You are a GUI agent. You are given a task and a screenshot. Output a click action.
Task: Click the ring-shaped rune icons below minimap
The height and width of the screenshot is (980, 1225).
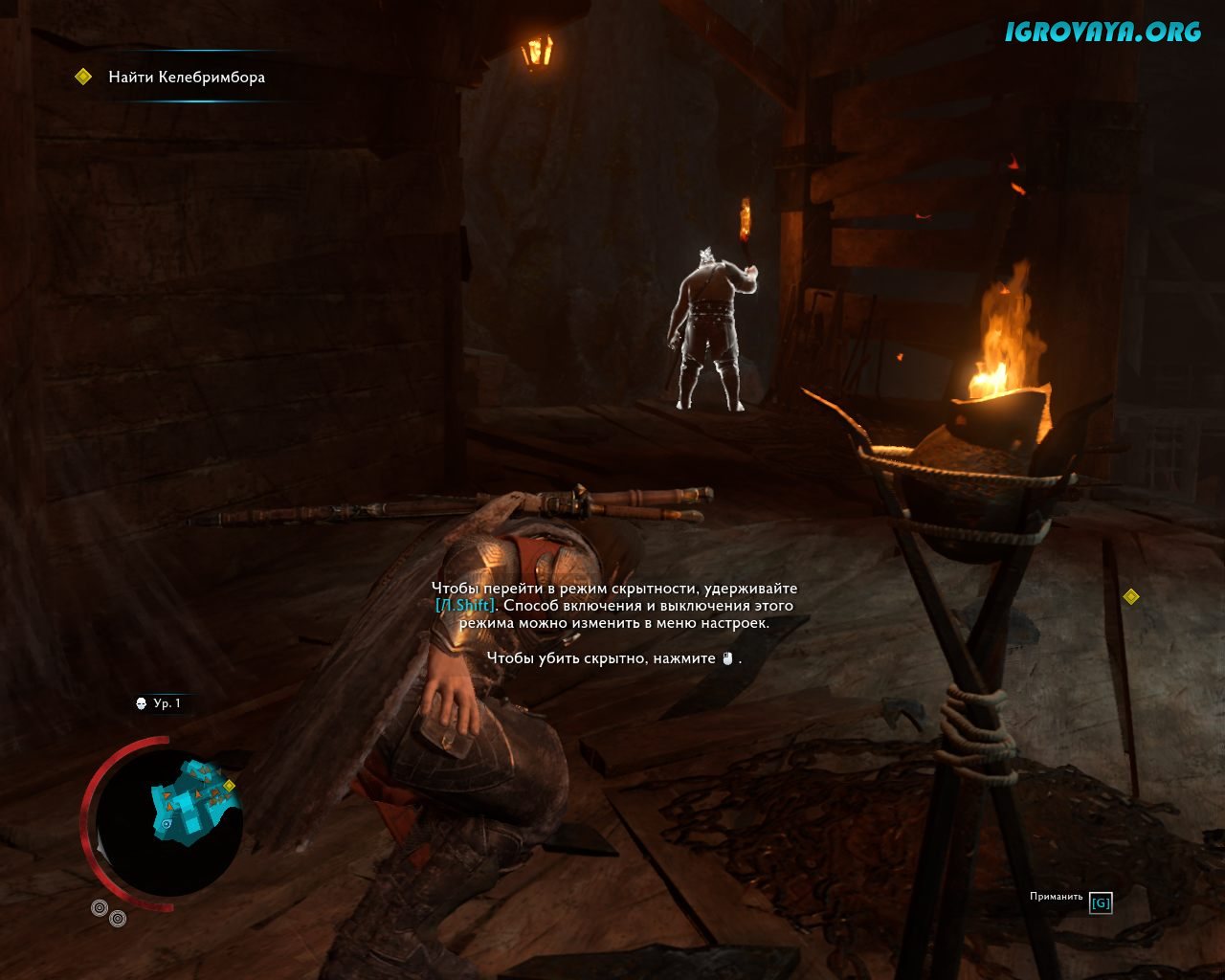(108, 913)
